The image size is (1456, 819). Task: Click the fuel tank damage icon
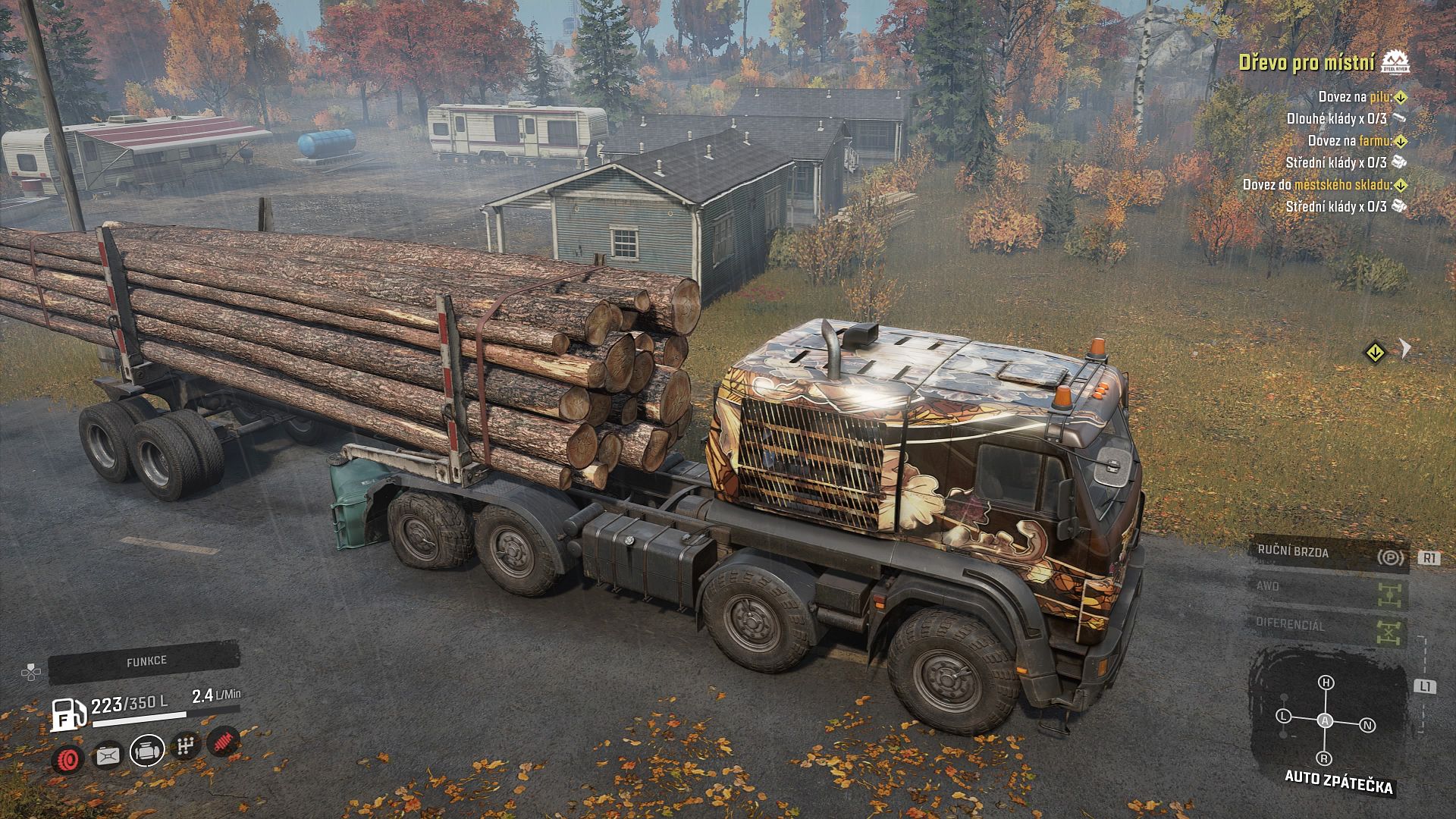click(x=107, y=755)
